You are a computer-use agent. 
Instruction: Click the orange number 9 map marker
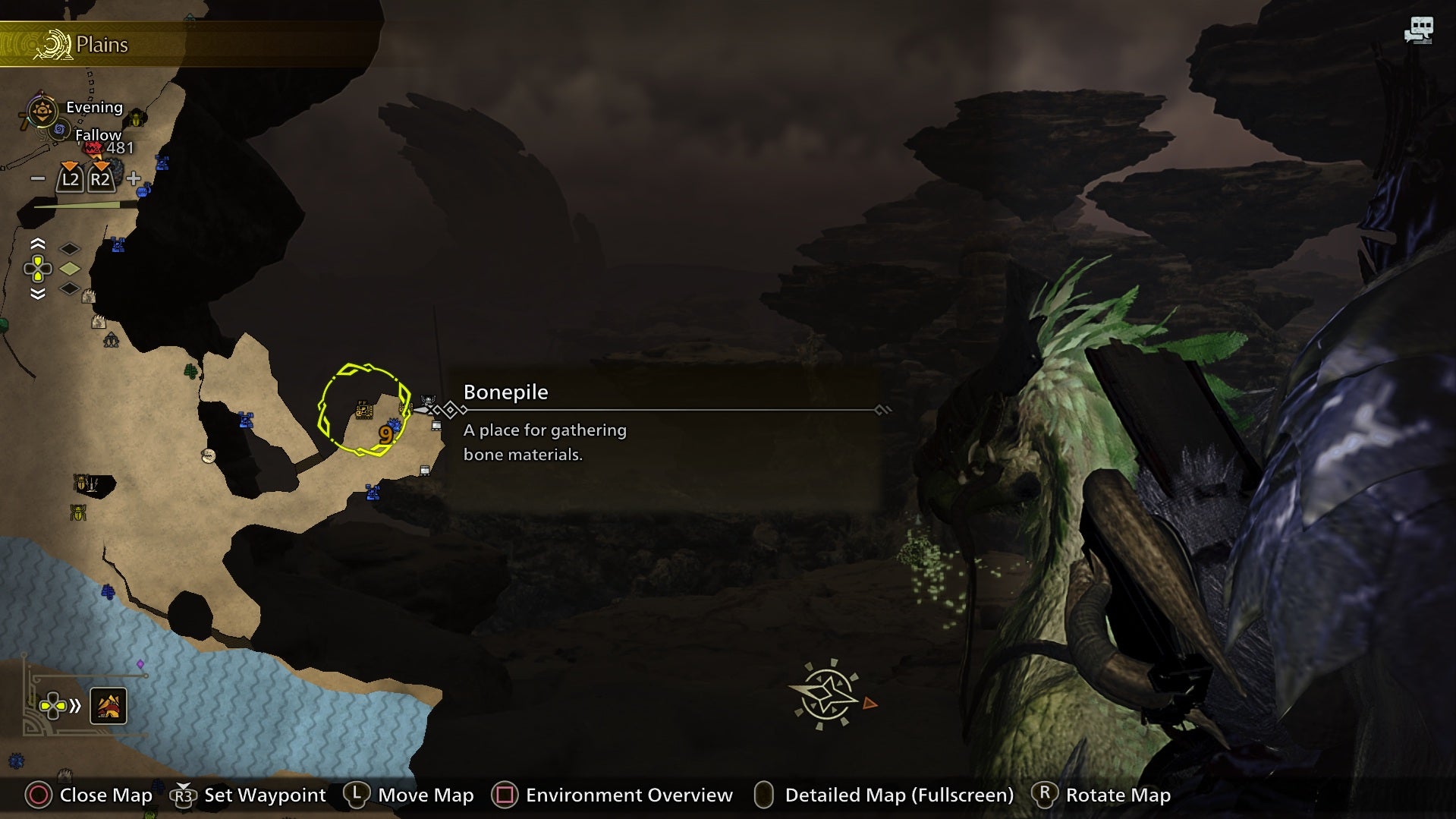[x=385, y=434]
